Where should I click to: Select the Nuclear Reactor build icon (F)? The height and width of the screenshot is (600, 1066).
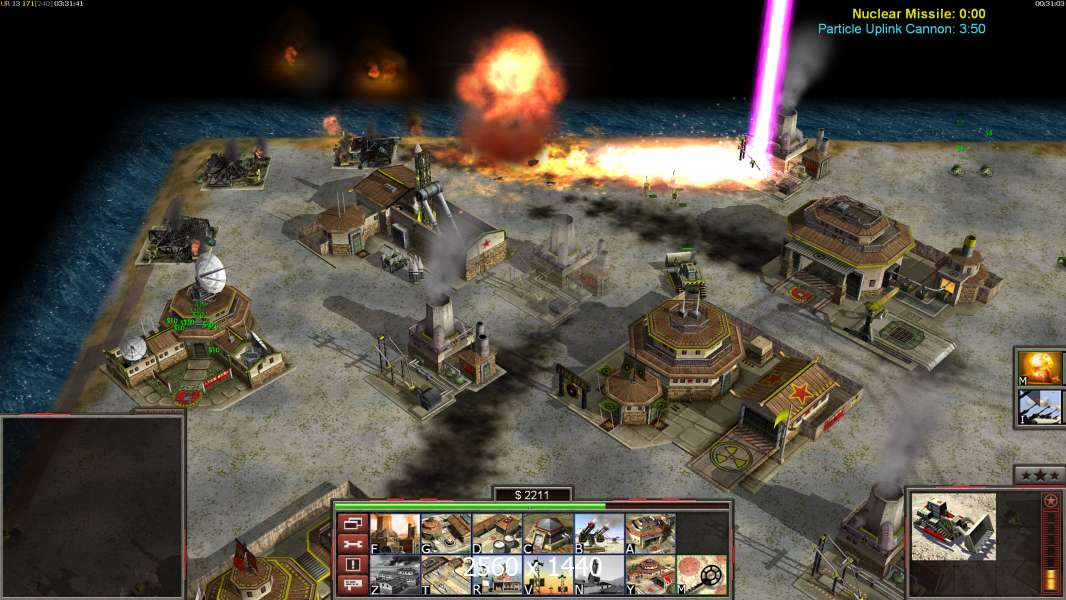pyautogui.click(x=395, y=533)
